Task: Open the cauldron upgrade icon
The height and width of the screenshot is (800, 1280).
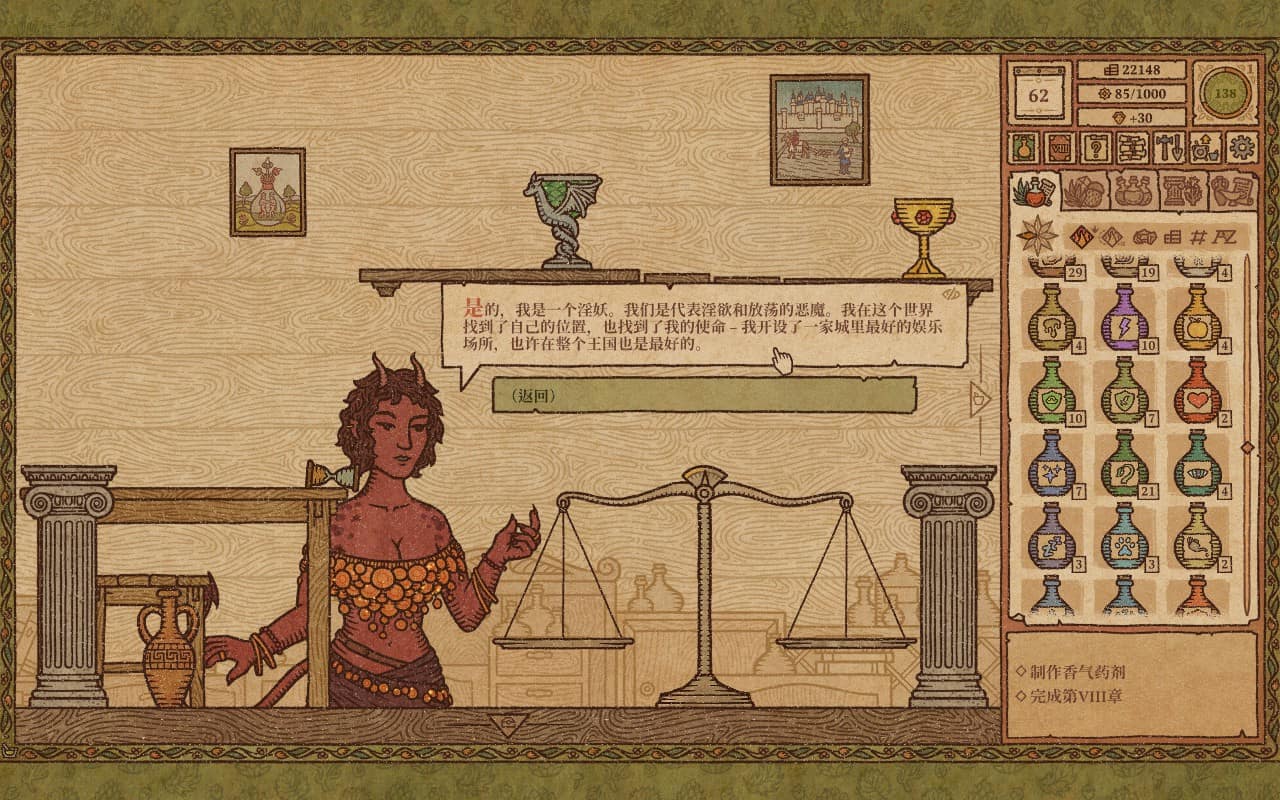Action: (x=1205, y=148)
